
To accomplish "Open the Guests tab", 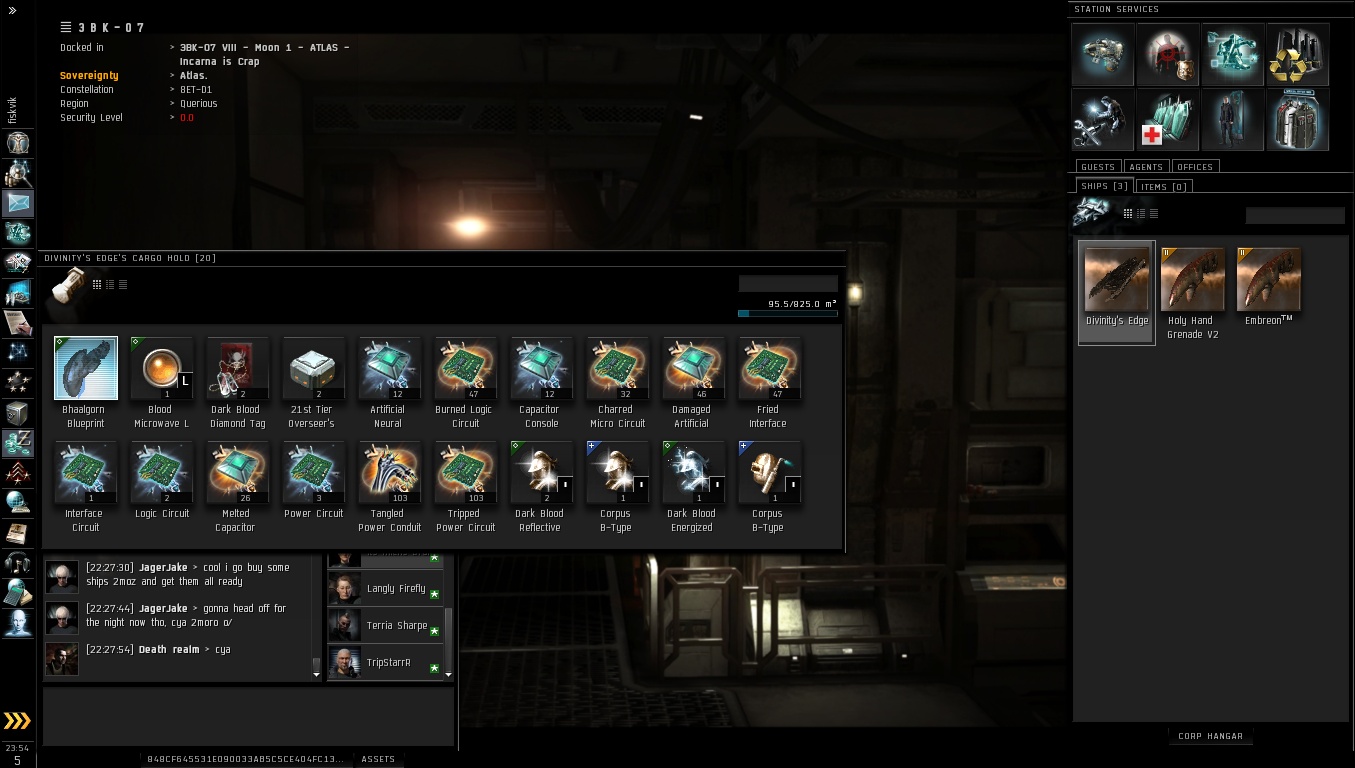I will click(1098, 167).
